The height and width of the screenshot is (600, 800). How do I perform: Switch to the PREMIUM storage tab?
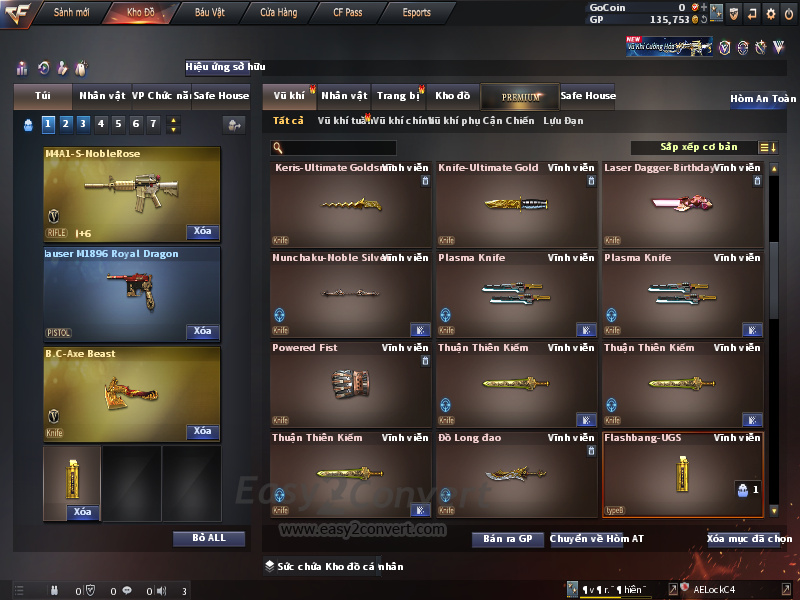(520, 96)
